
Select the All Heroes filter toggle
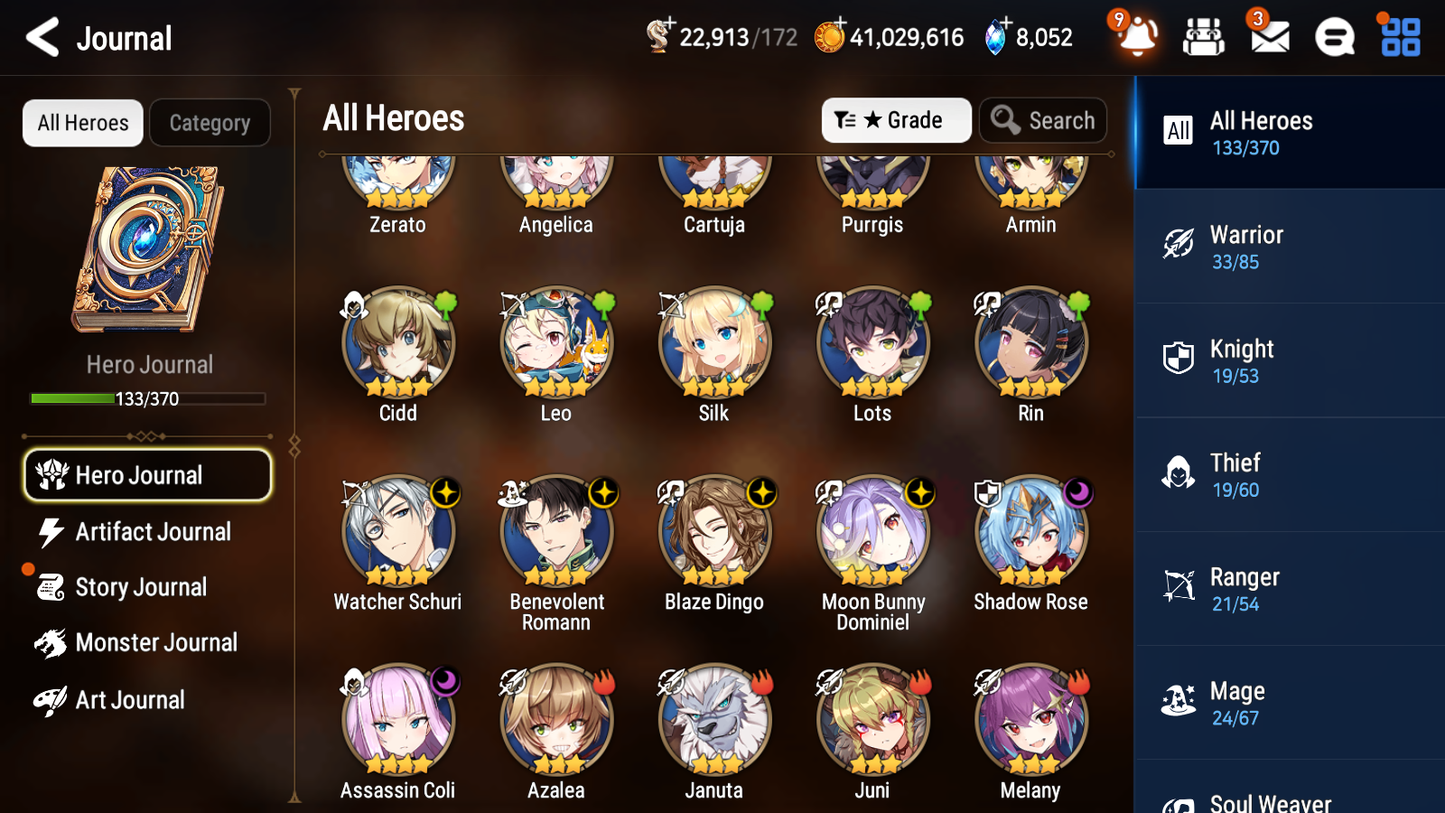[x=82, y=122]
